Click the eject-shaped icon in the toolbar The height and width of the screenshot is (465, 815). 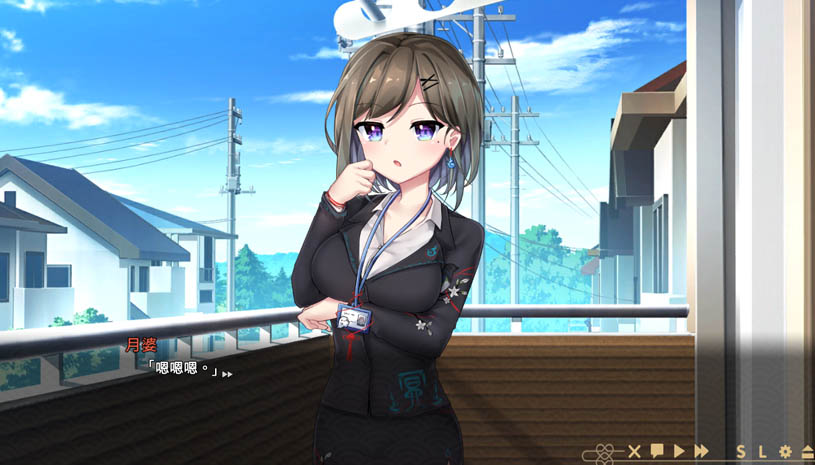click(x=806, y=451)
